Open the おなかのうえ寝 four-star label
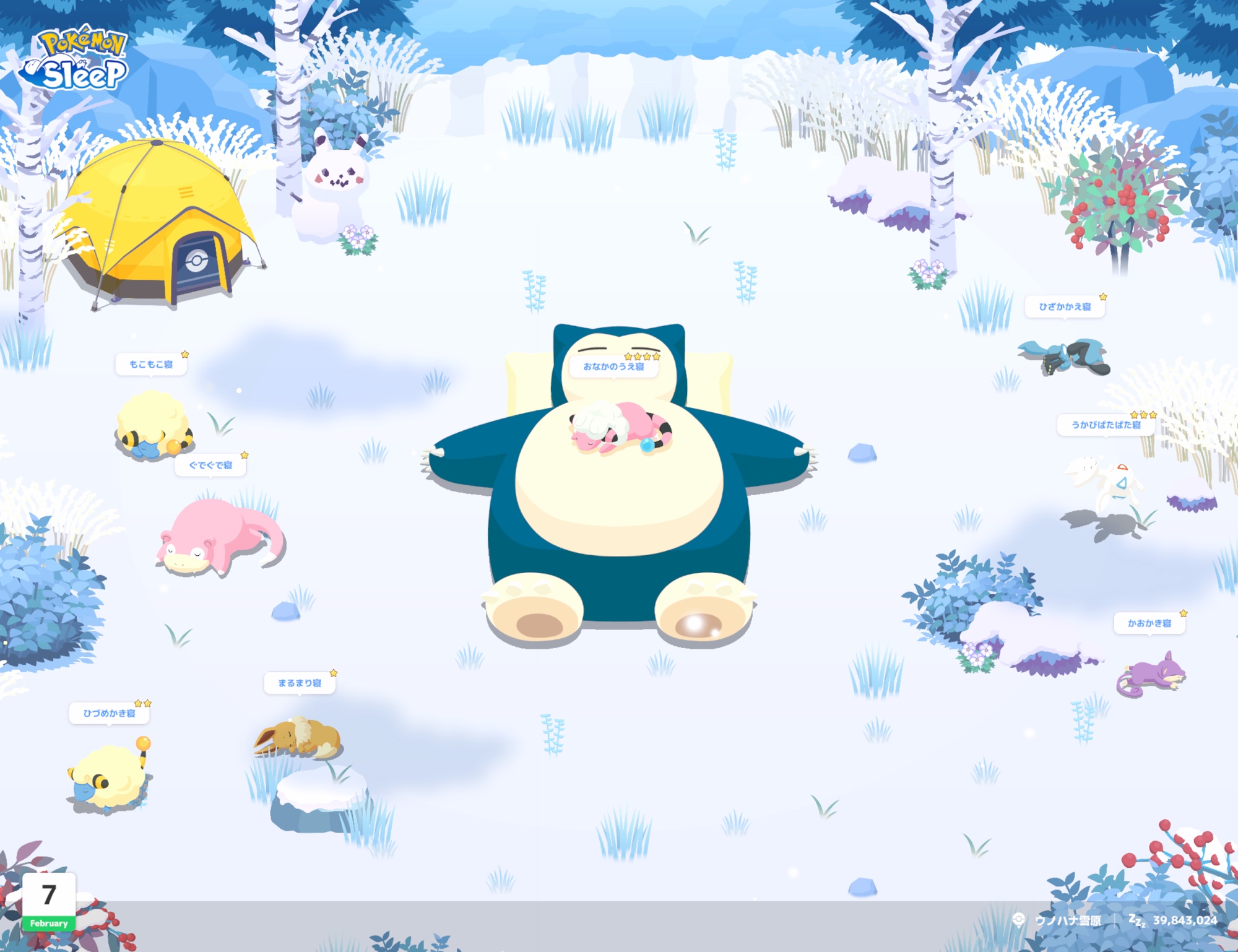Viewport: 1238px width, 952px height. point(613,366)
